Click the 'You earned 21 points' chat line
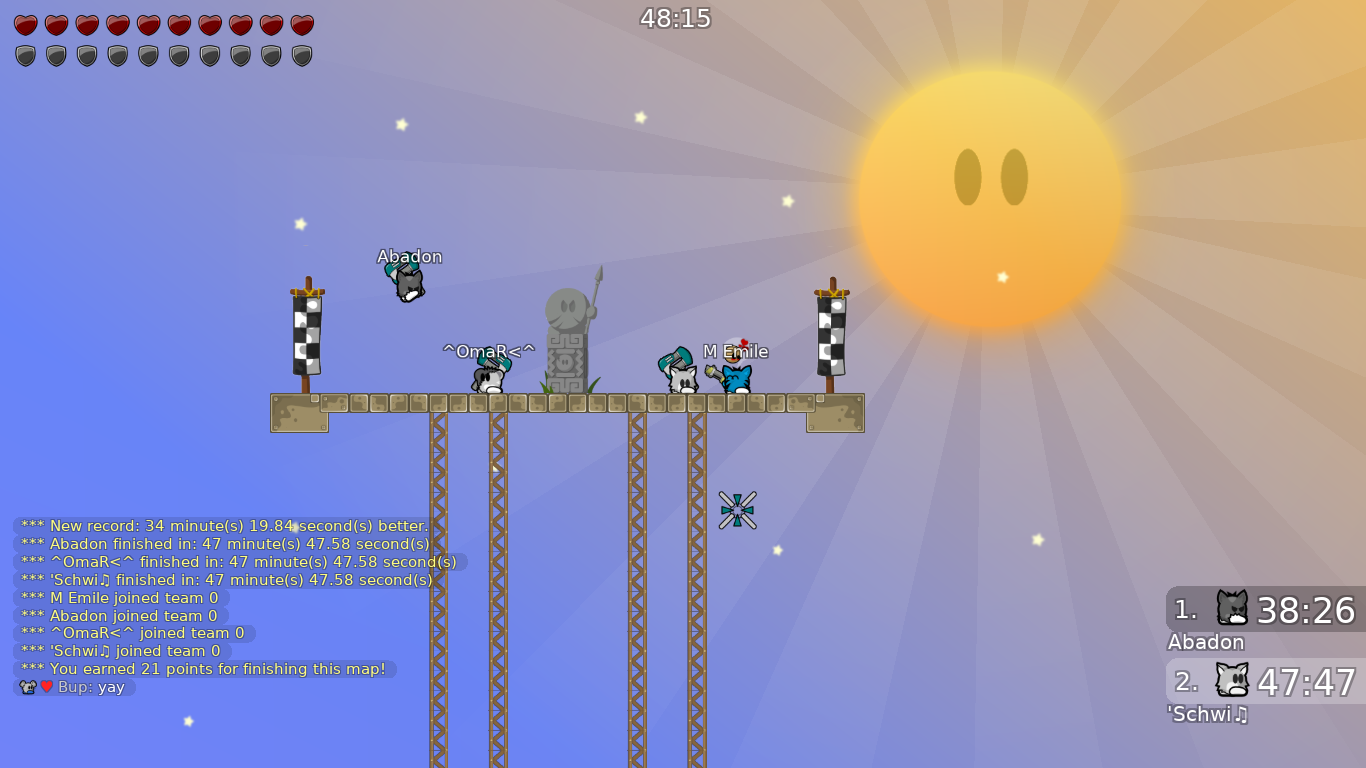Screen dimensions: 1366x768 200,669
